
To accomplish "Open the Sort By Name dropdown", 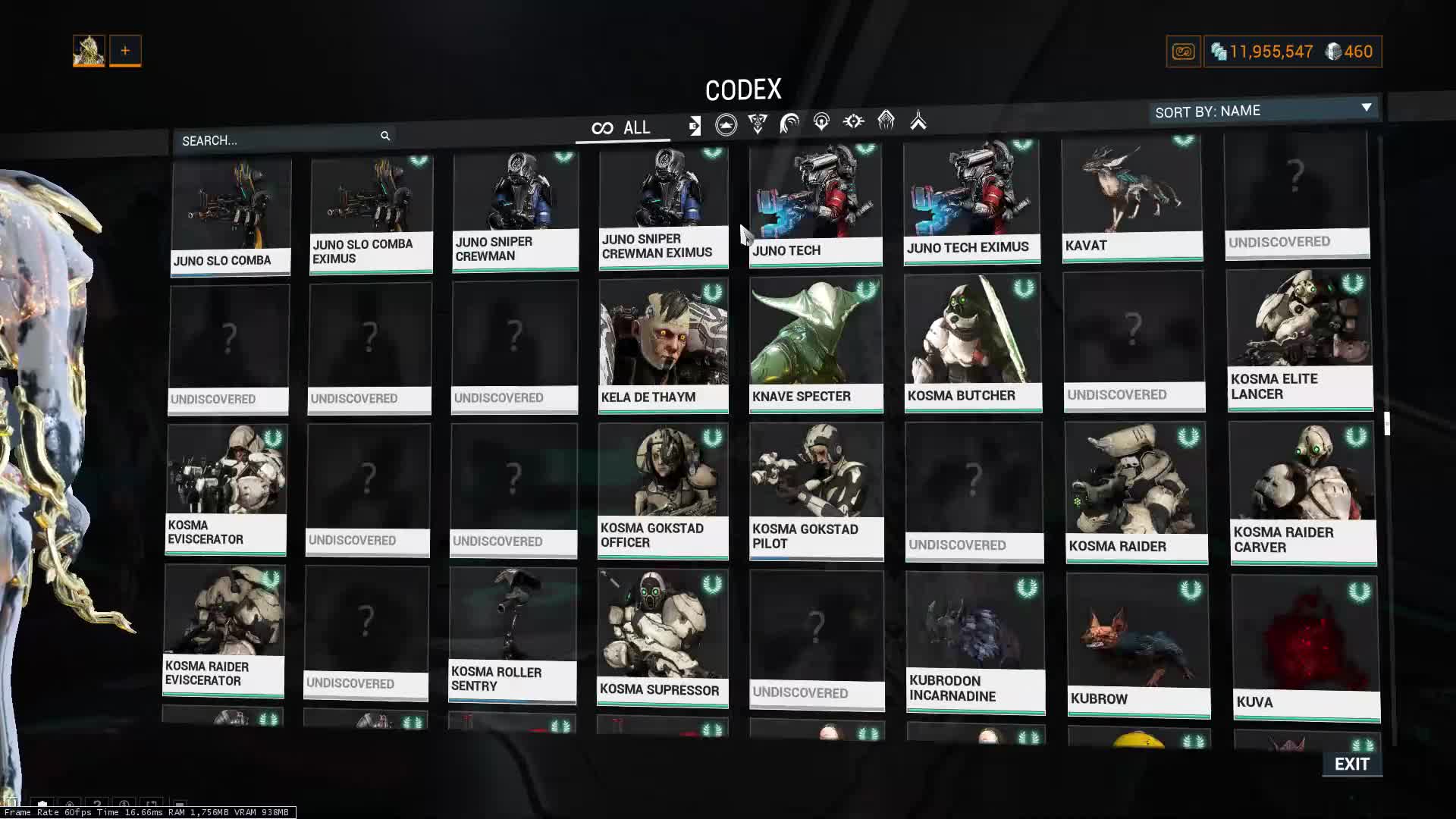I will coord(1263,111).
